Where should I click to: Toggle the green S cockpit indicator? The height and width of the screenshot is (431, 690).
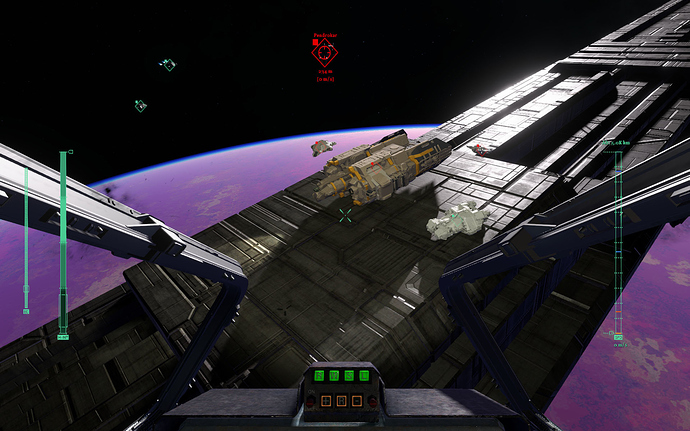point(349,376)
